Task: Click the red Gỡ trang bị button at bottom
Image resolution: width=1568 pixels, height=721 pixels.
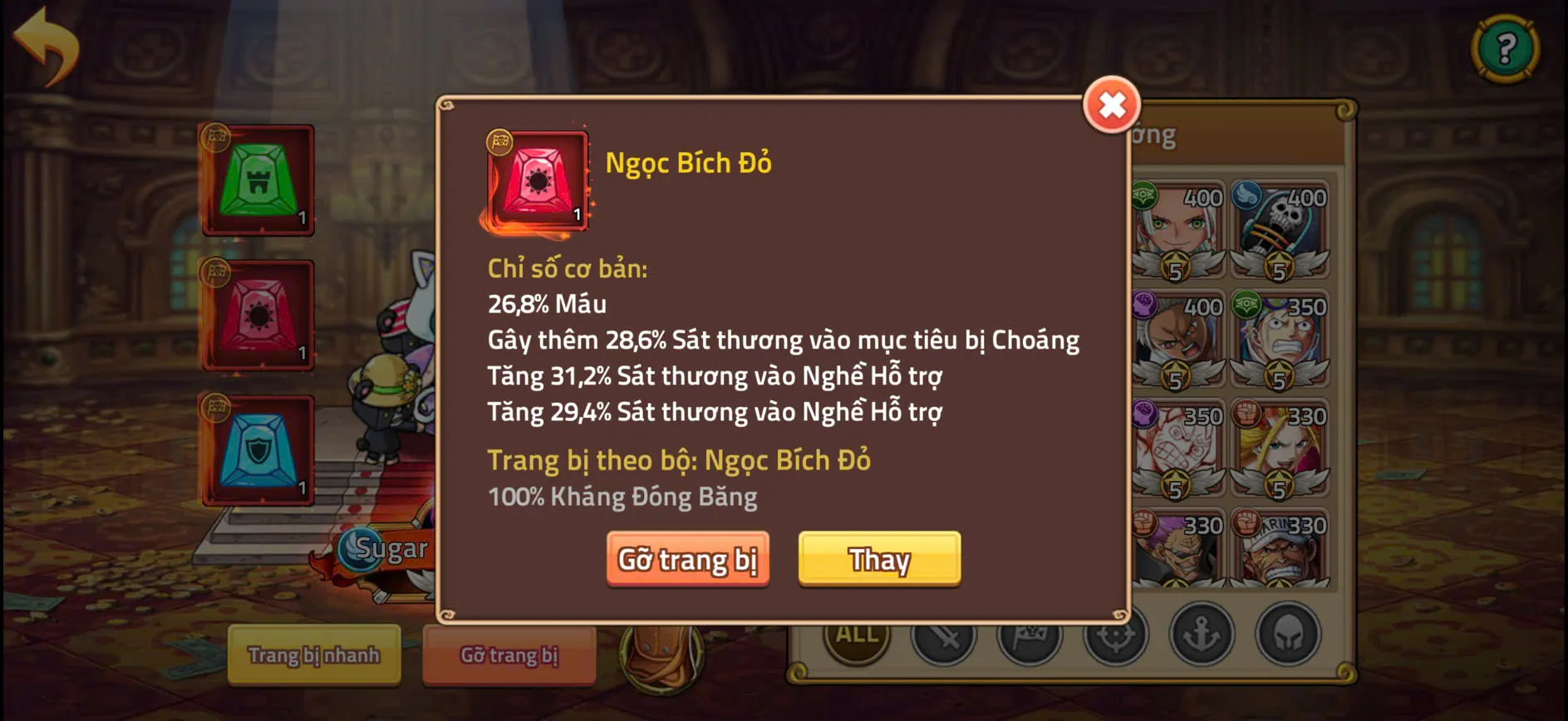Action: click(x=509, y=655)
